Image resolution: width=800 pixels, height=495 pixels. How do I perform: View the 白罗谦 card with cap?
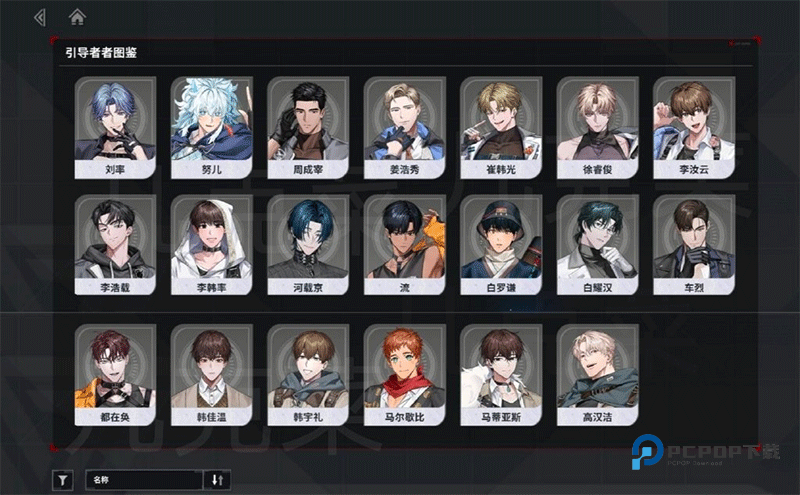(501, 245)
